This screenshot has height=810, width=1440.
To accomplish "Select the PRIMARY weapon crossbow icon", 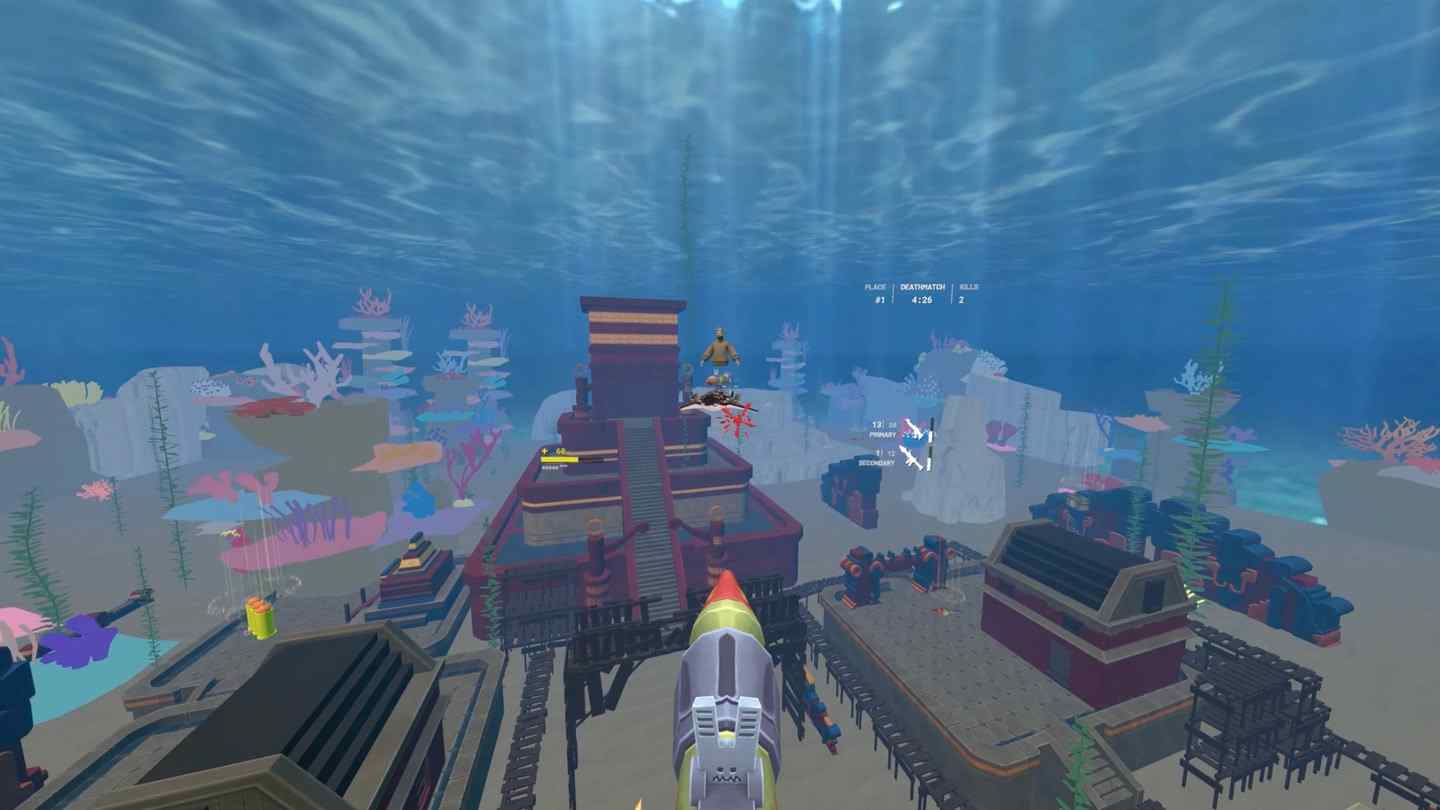I will [x=913, y=428].
